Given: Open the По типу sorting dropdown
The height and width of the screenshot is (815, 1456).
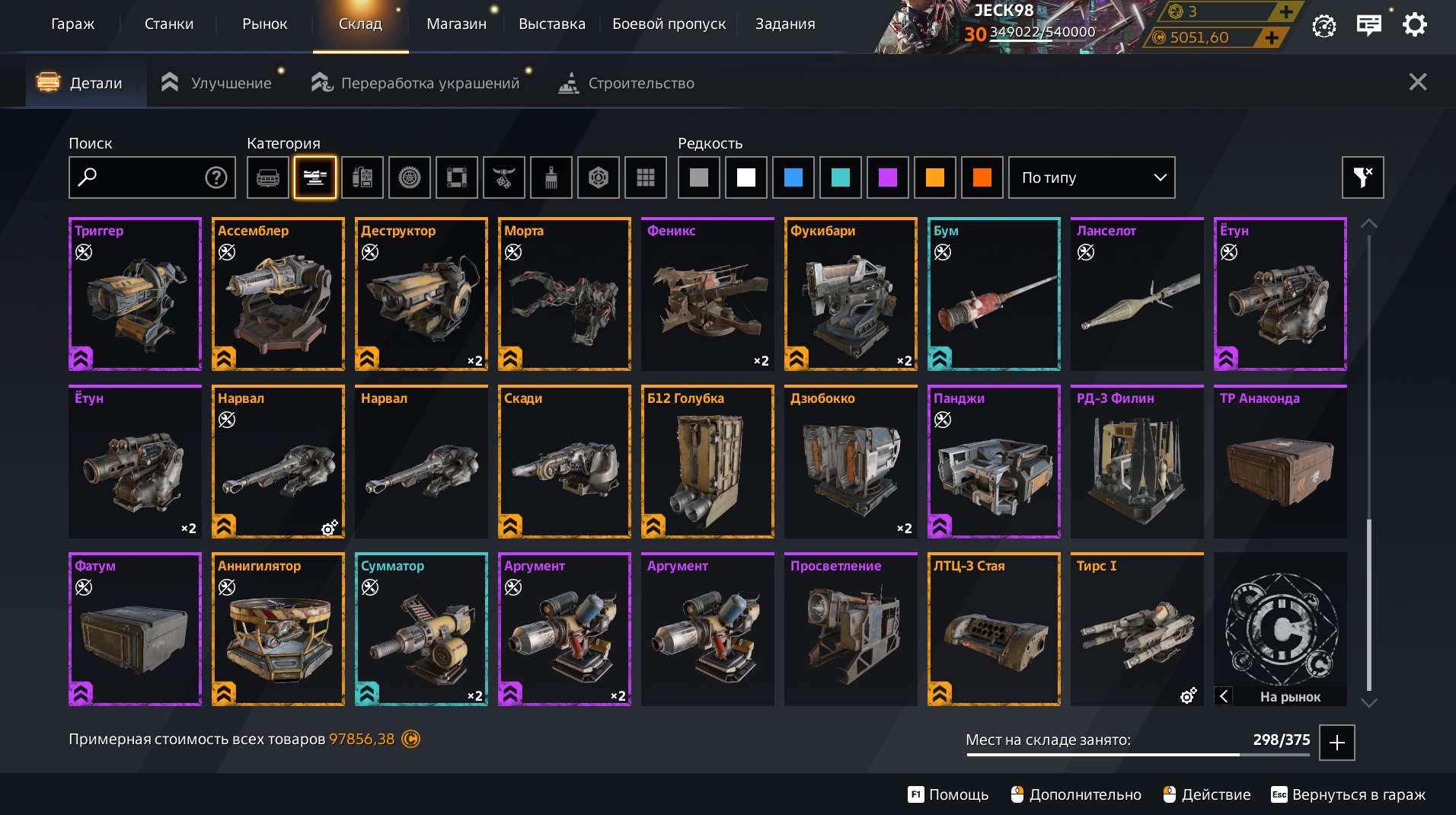Looking at the screenshot, I should [x=1093, y=177].
